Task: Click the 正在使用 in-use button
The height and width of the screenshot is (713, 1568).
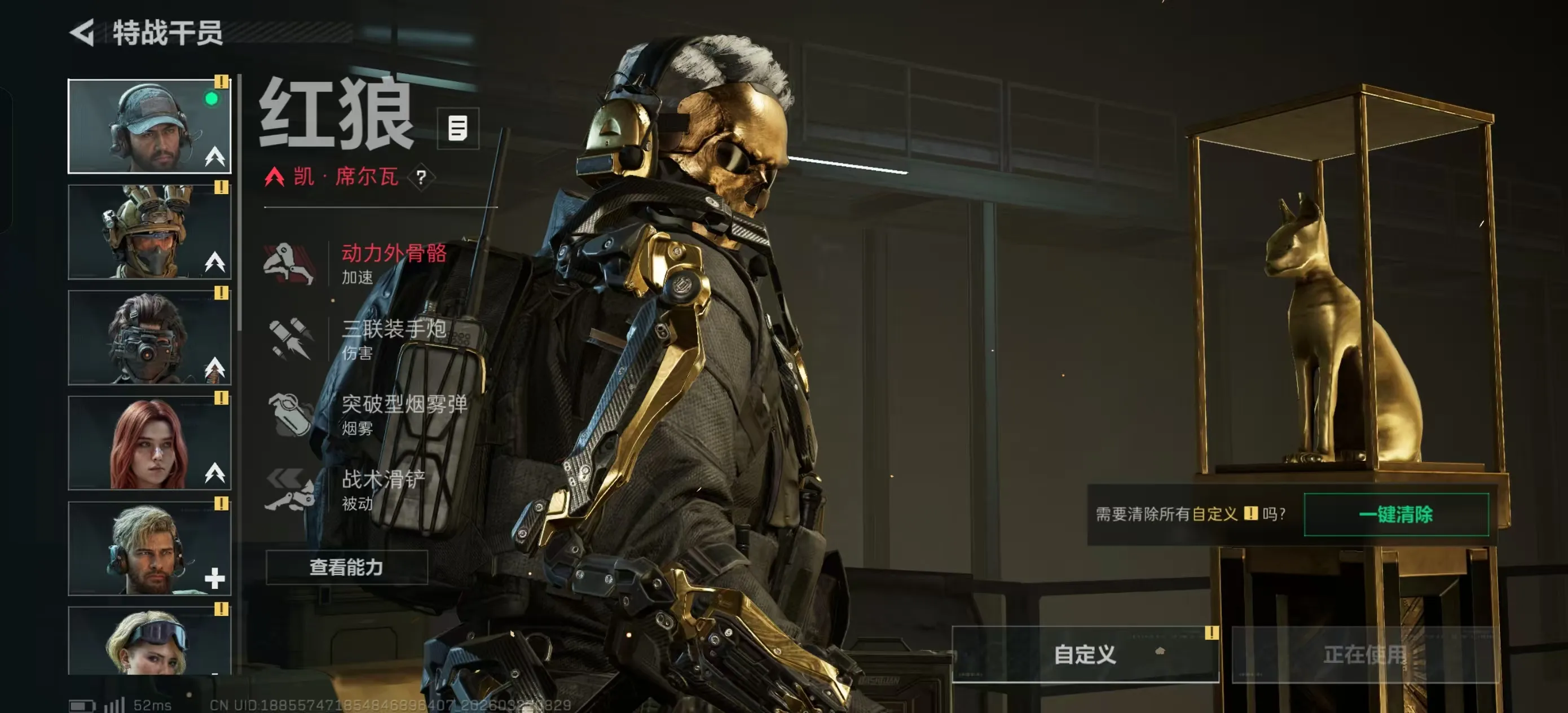Action: coord(1364,654)
